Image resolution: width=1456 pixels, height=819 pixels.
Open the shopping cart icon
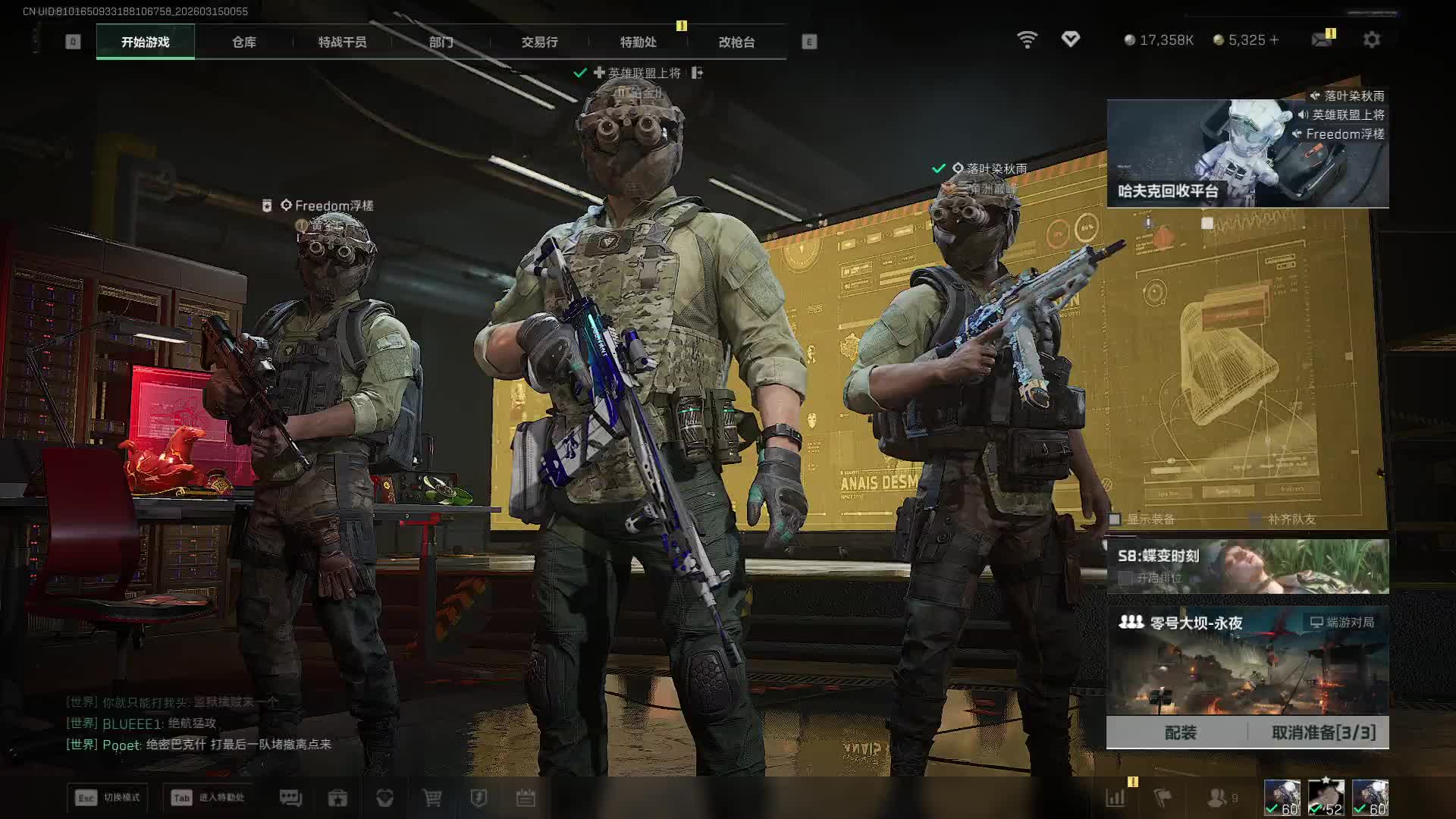(x=431, y=798)
